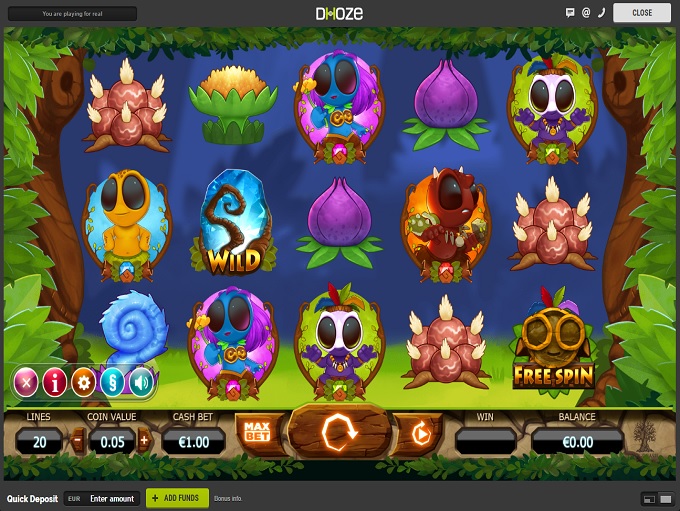Toggle sound with the speaker icon
Image resolution: width=680 pixels, height=511 pixels.
pyautogui.click(x=141, y=380)
